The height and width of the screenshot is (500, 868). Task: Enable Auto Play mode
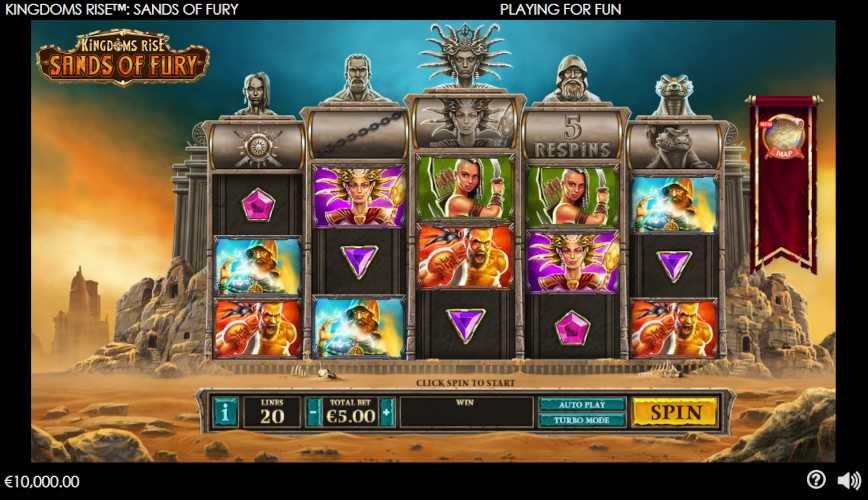coord(583,404)
